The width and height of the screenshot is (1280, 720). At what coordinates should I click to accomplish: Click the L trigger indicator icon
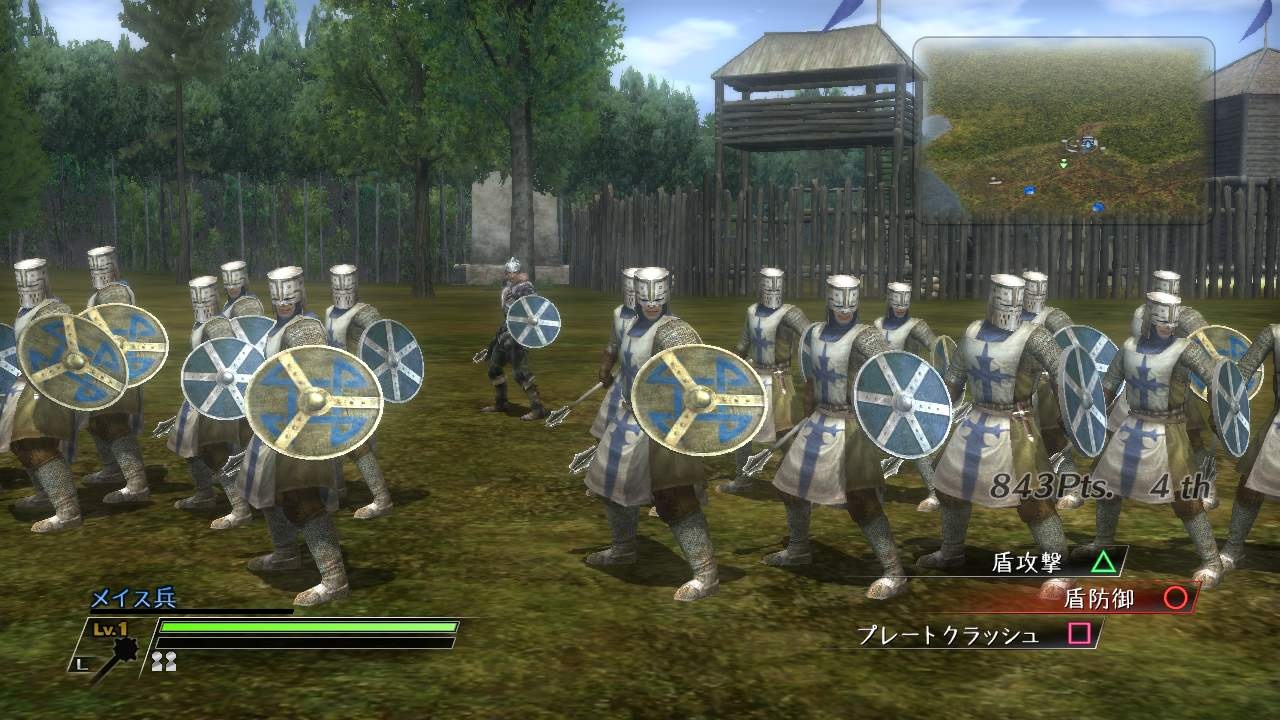click(81, 662)
